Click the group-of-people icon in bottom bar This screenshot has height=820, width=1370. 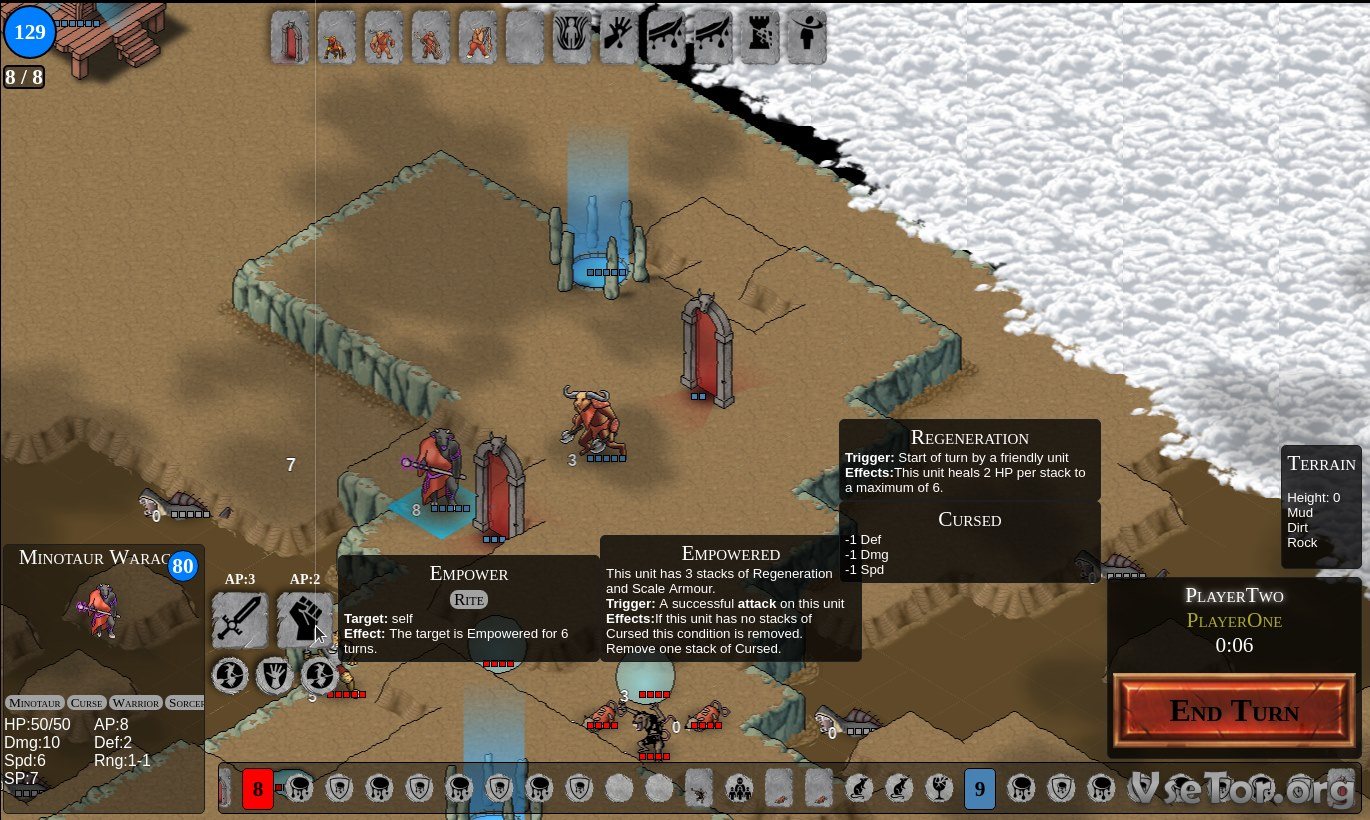click(739, 790)
